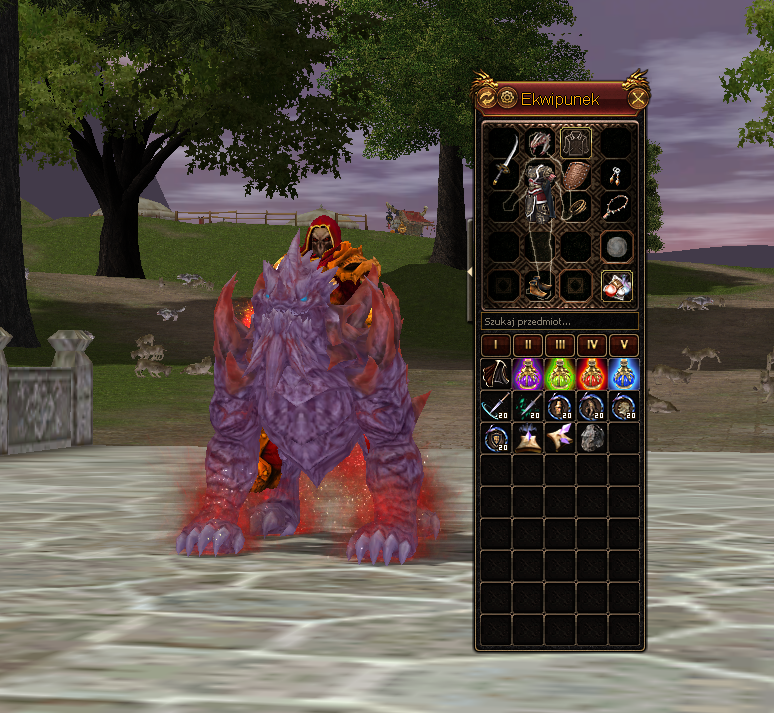Close the Ekwipunek window

(x=637, y=98)
